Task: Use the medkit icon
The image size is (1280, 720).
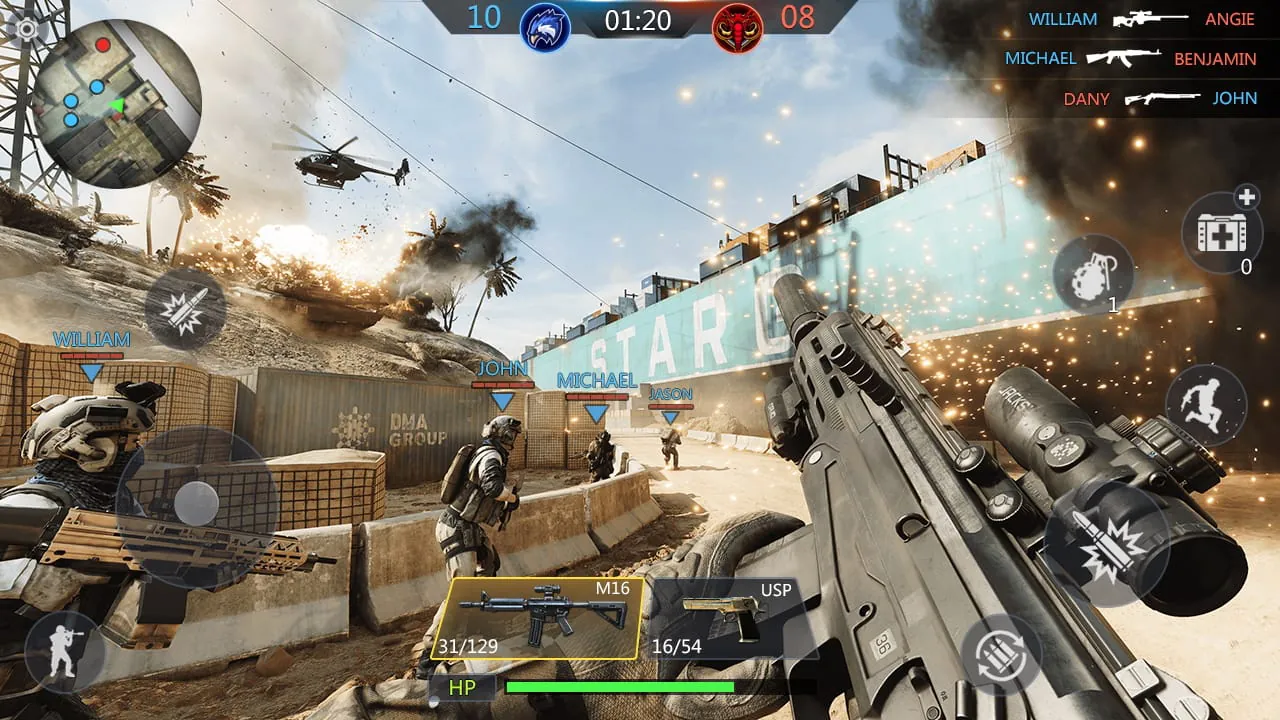Action: point(1222,232)
